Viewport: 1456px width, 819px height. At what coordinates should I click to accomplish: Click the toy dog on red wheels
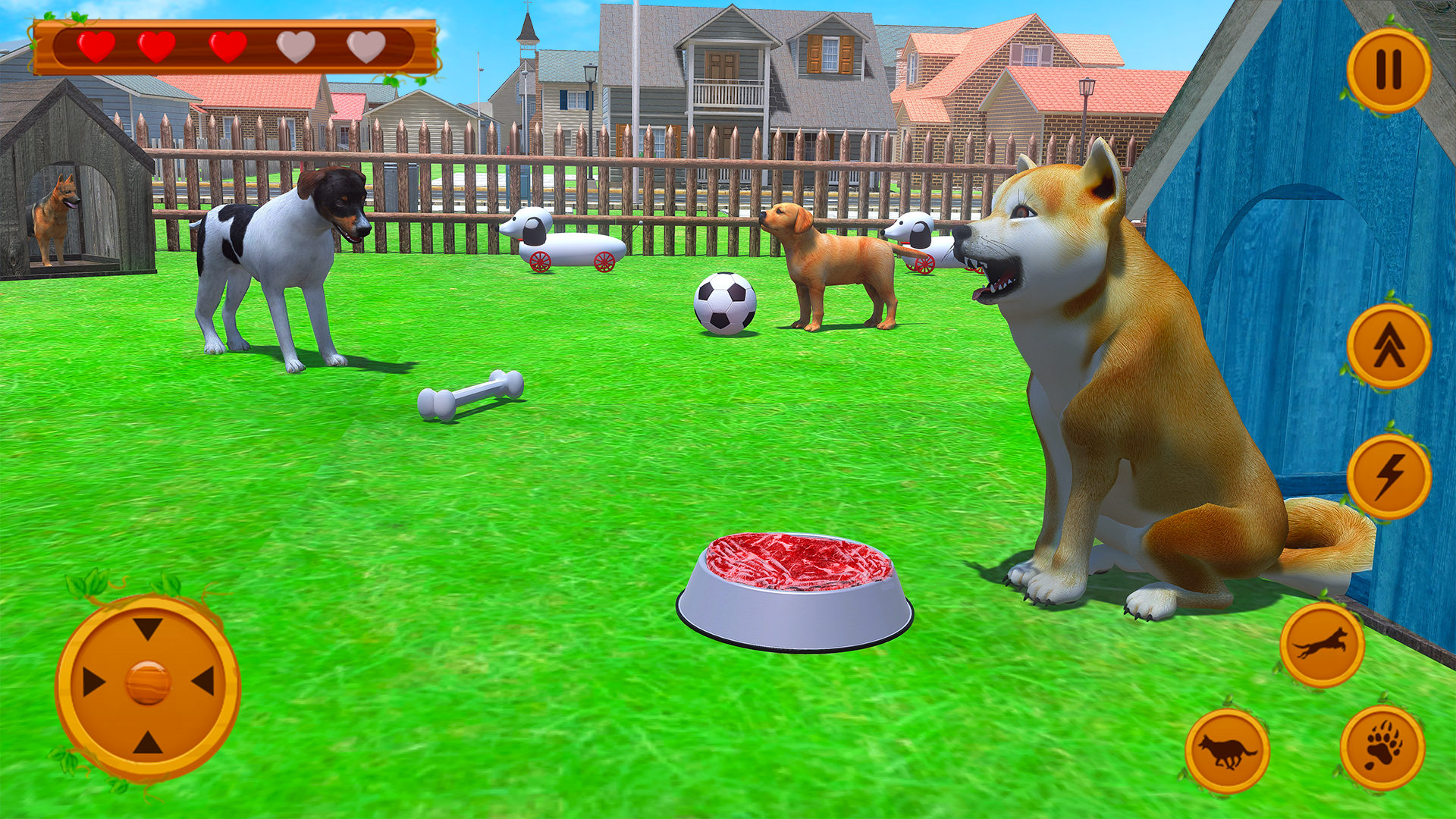(x=565, y=239)
